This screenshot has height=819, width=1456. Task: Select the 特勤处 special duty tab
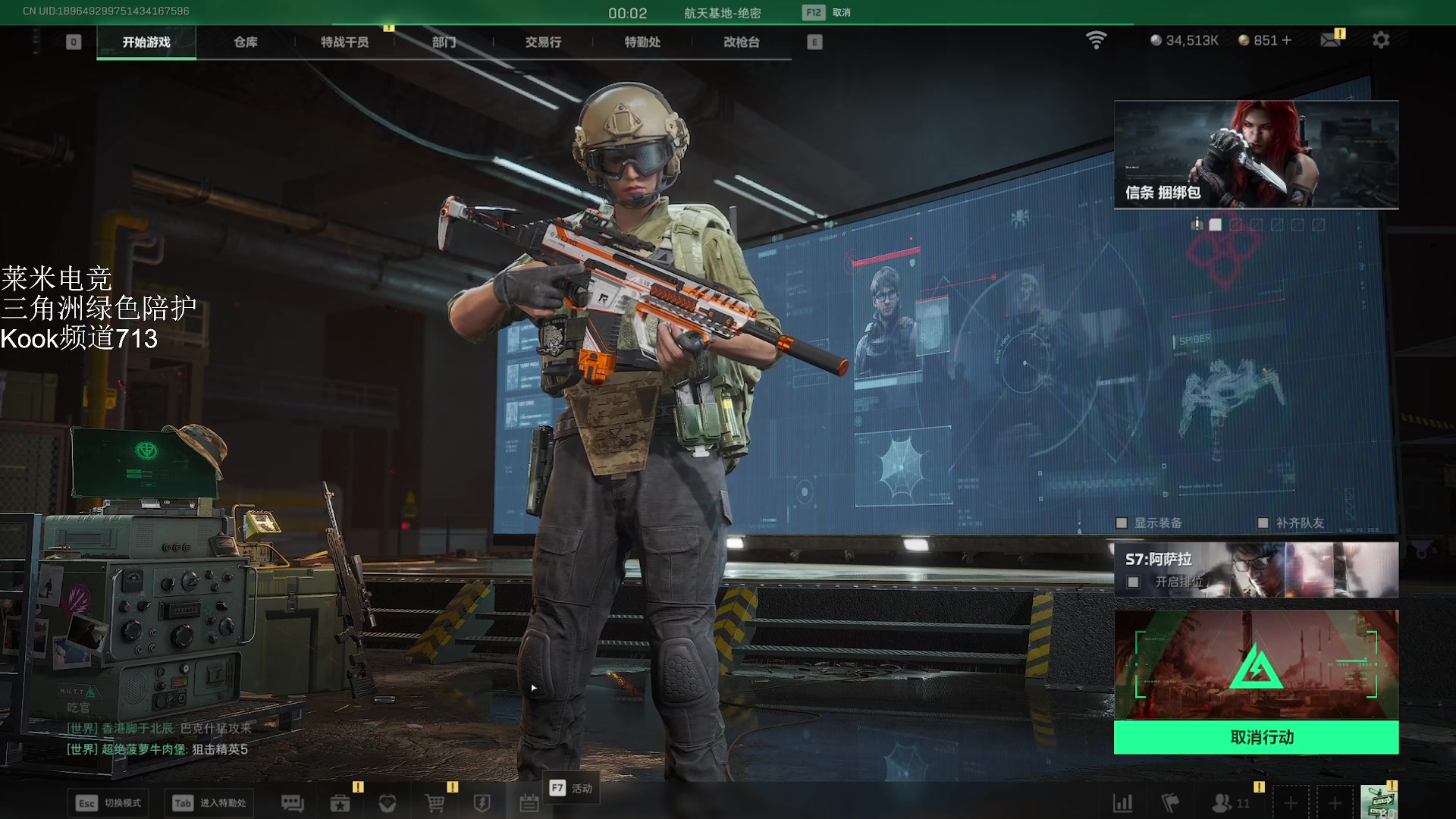coord(642,42)
